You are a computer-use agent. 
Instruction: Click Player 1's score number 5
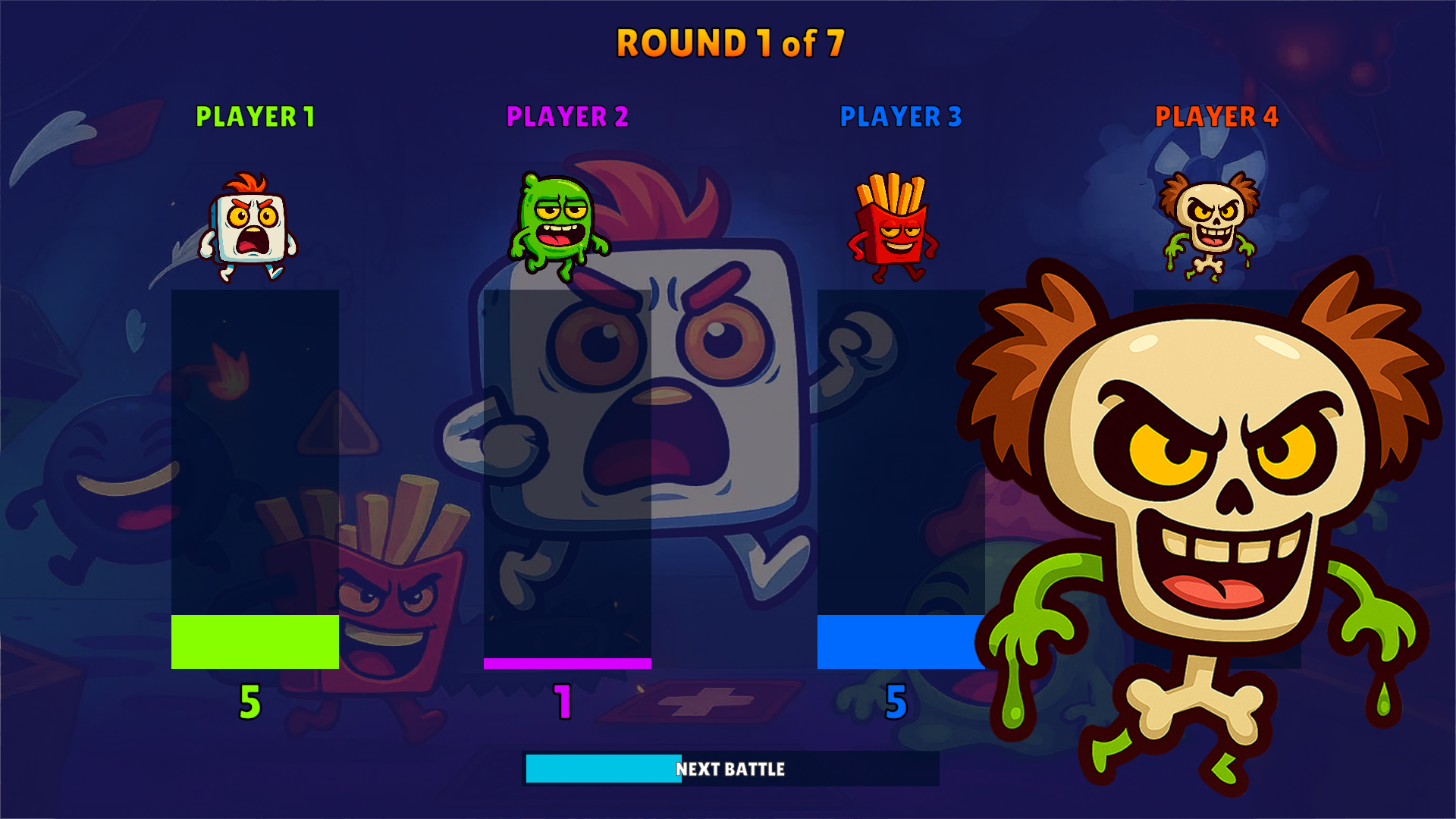click(x=250, y=701)
